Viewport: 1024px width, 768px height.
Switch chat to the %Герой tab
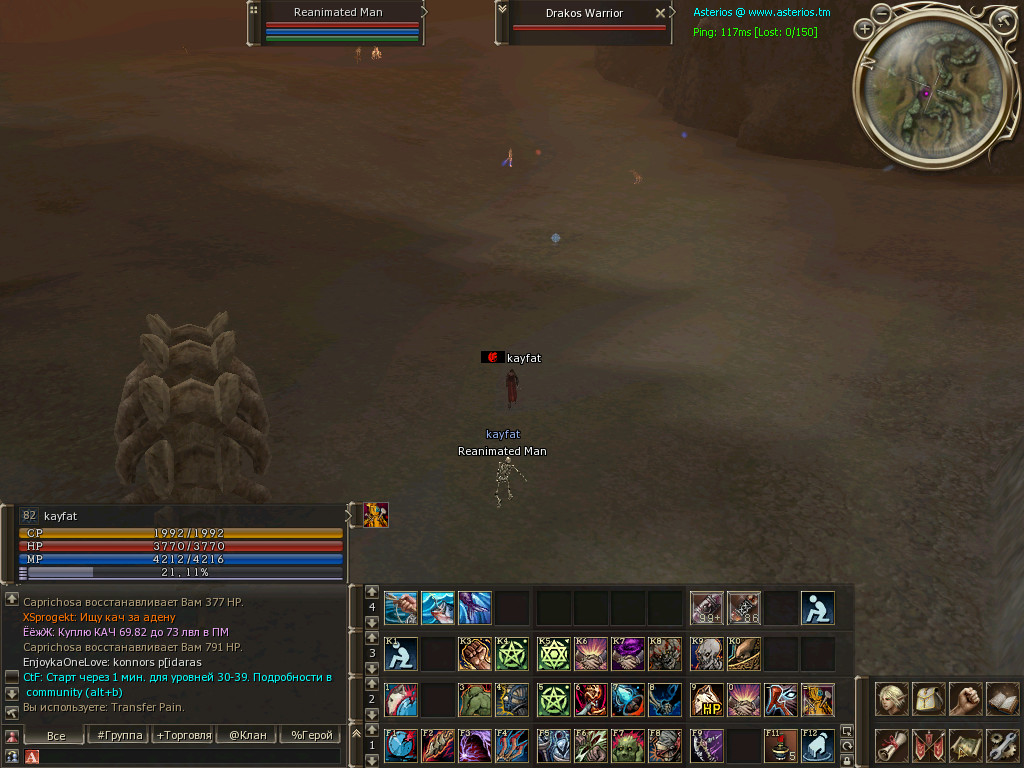[312, 735]
